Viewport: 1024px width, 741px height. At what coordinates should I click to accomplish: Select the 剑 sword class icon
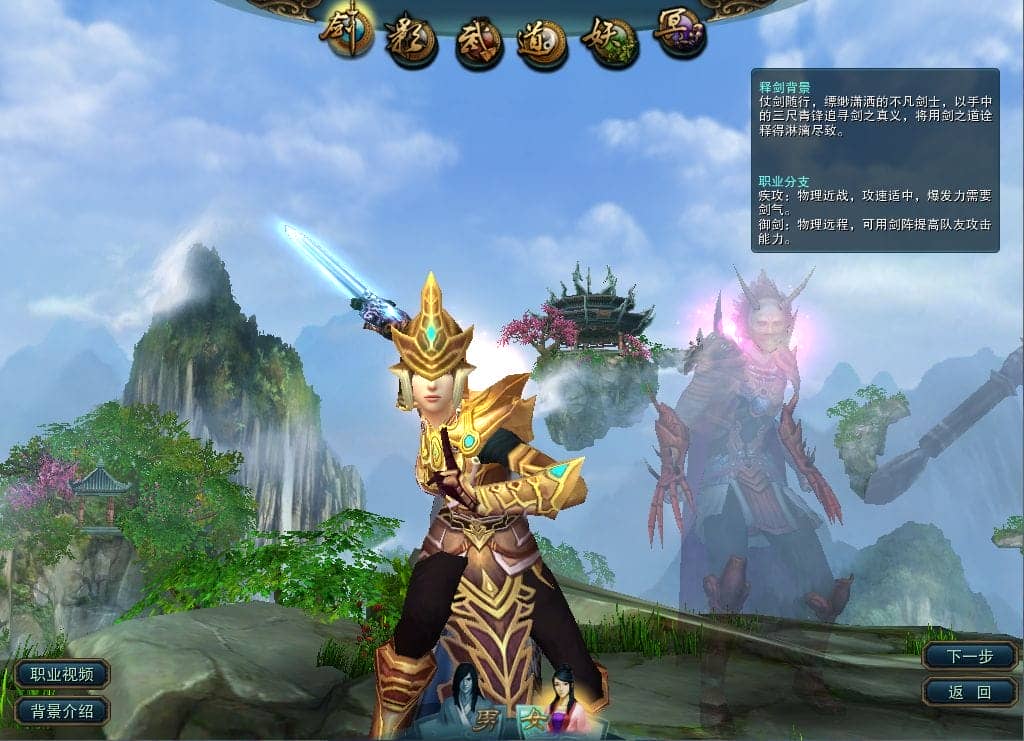[x=346, y=33]
